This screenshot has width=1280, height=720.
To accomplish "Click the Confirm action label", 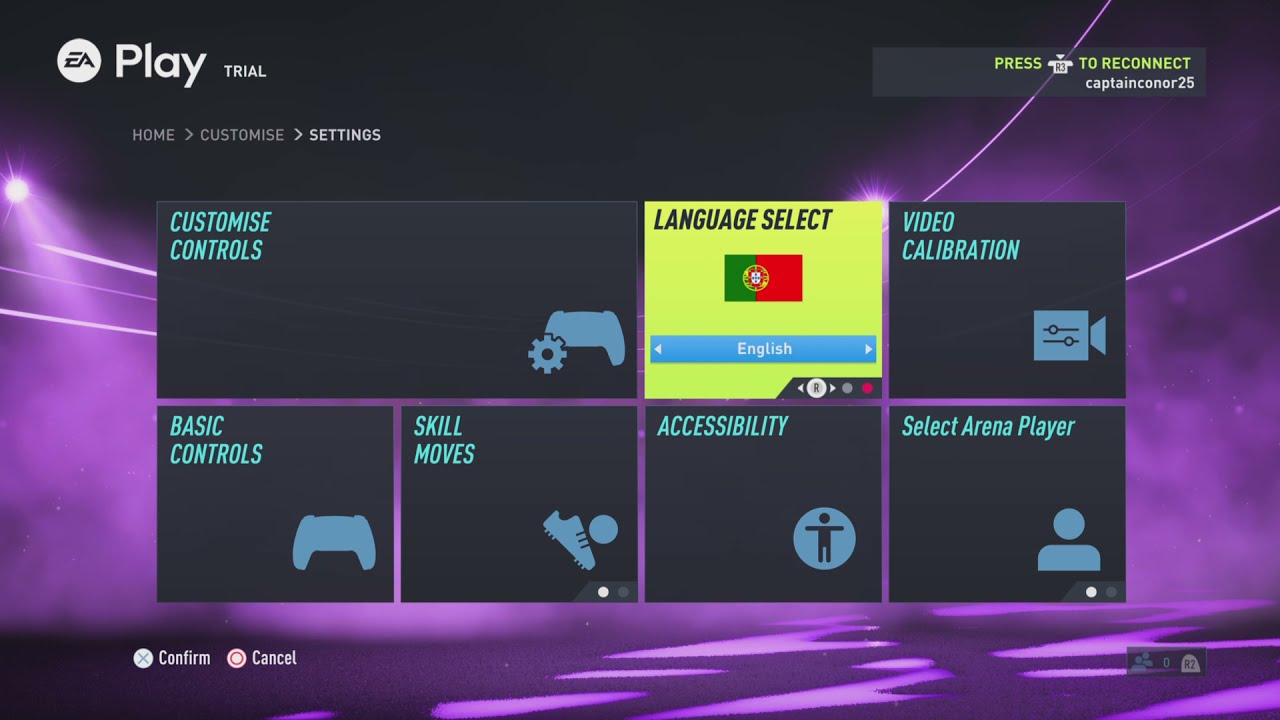I will [x=184, y=658].
